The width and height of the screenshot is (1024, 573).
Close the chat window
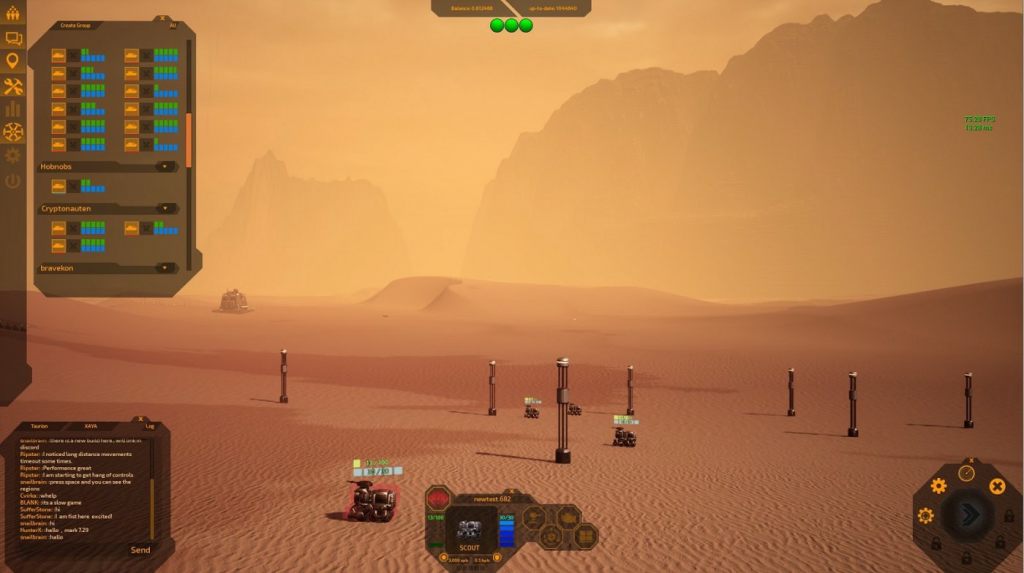142,418
